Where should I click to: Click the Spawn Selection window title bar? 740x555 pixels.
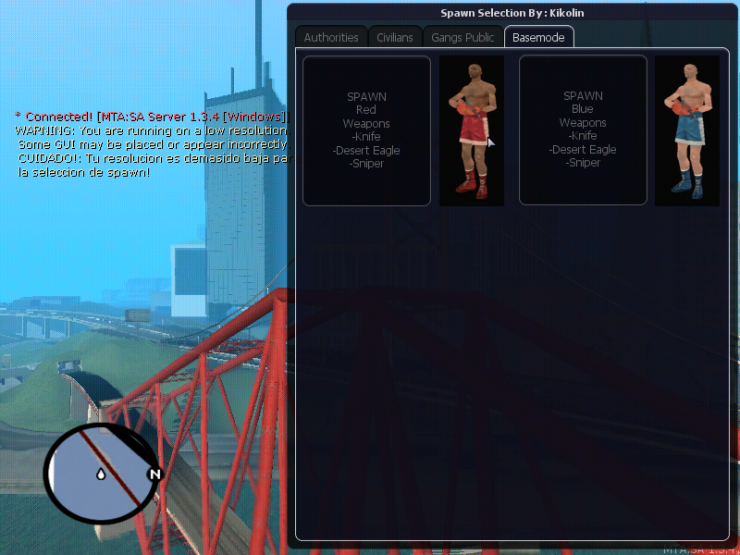(510, 13)
